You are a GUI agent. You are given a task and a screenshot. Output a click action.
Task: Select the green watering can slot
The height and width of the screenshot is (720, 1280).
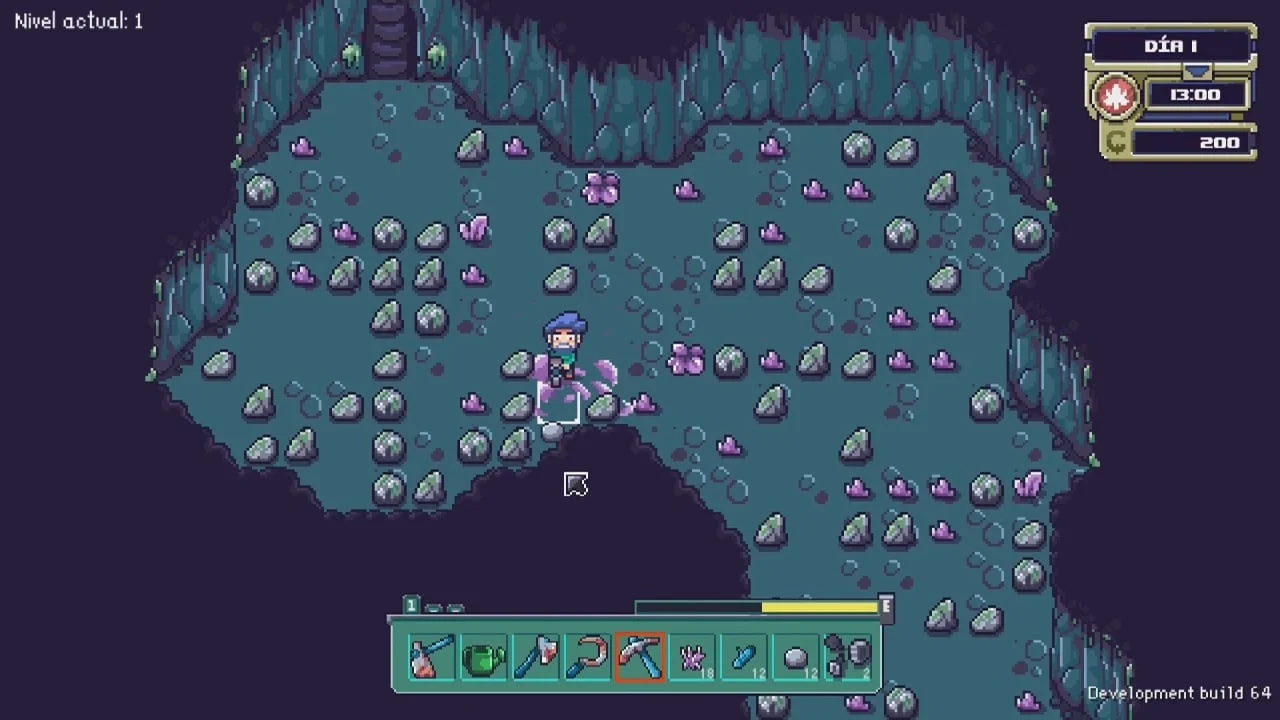click(x=484, y=657)
